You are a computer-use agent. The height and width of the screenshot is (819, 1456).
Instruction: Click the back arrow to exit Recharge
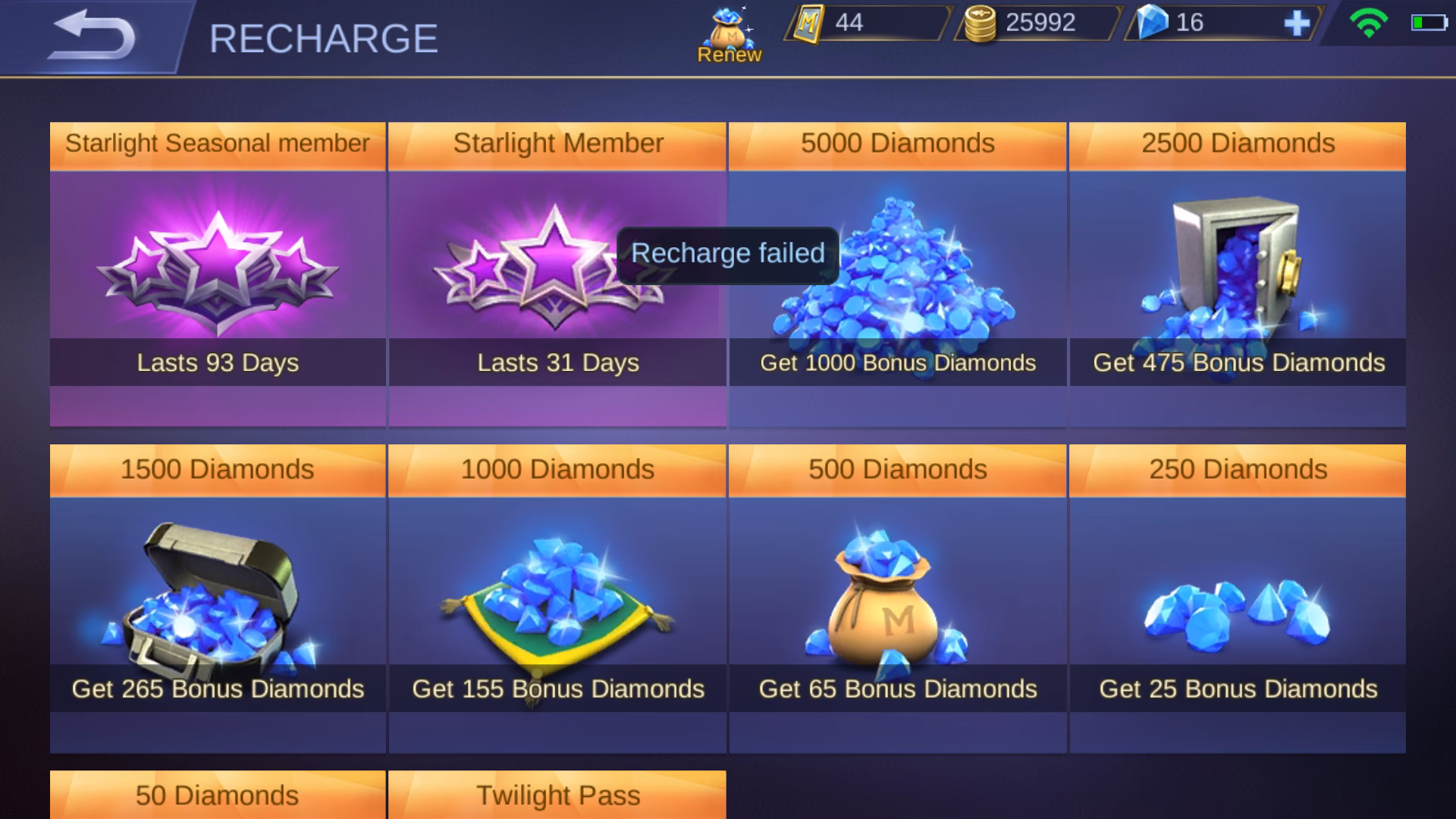[x=95, y=34]
